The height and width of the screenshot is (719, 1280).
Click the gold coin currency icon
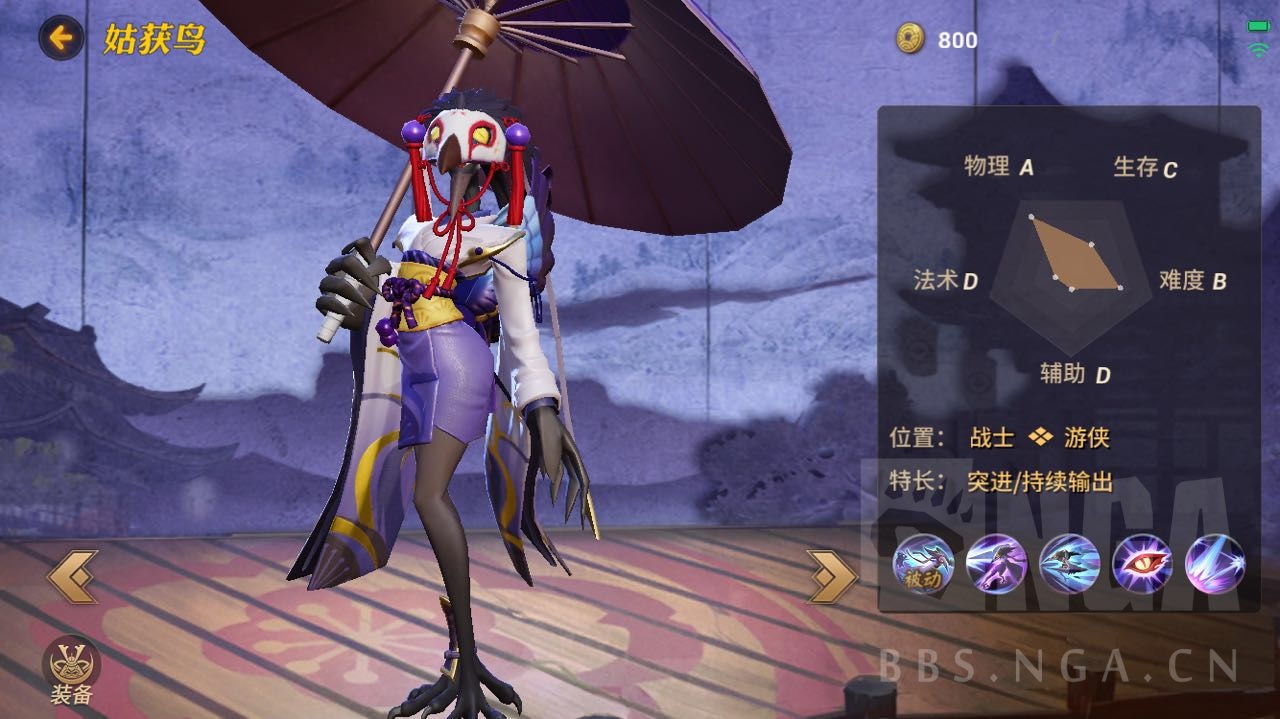click(x=911, y=39)
